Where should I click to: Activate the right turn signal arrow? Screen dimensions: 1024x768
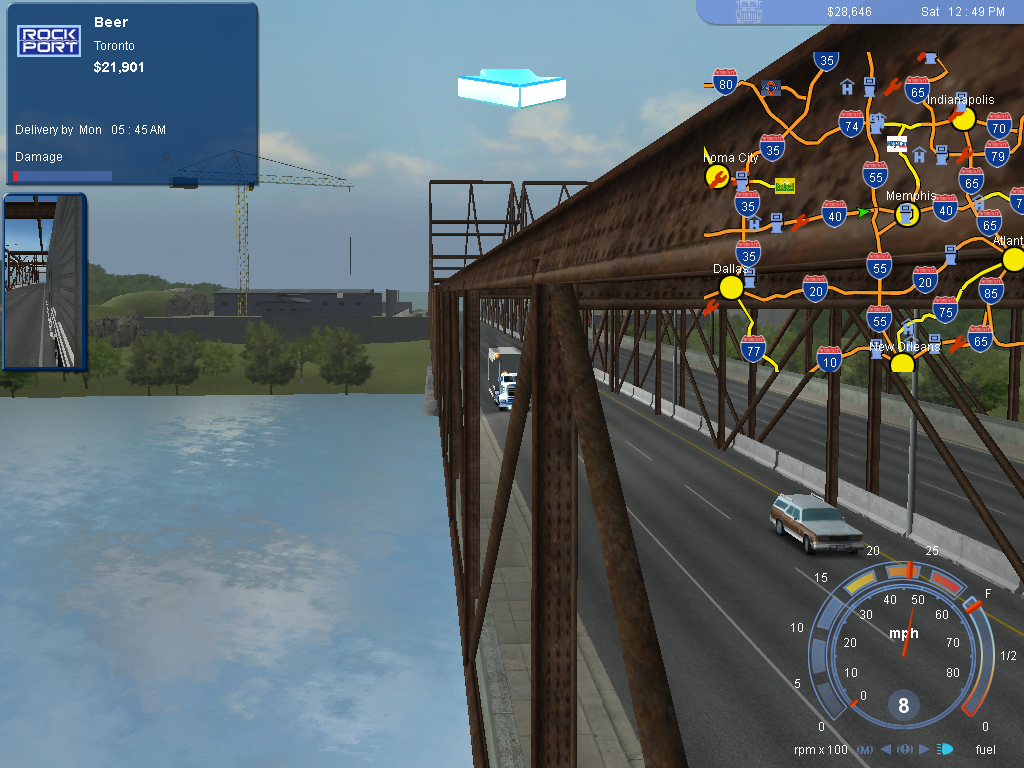pos(924,749)
